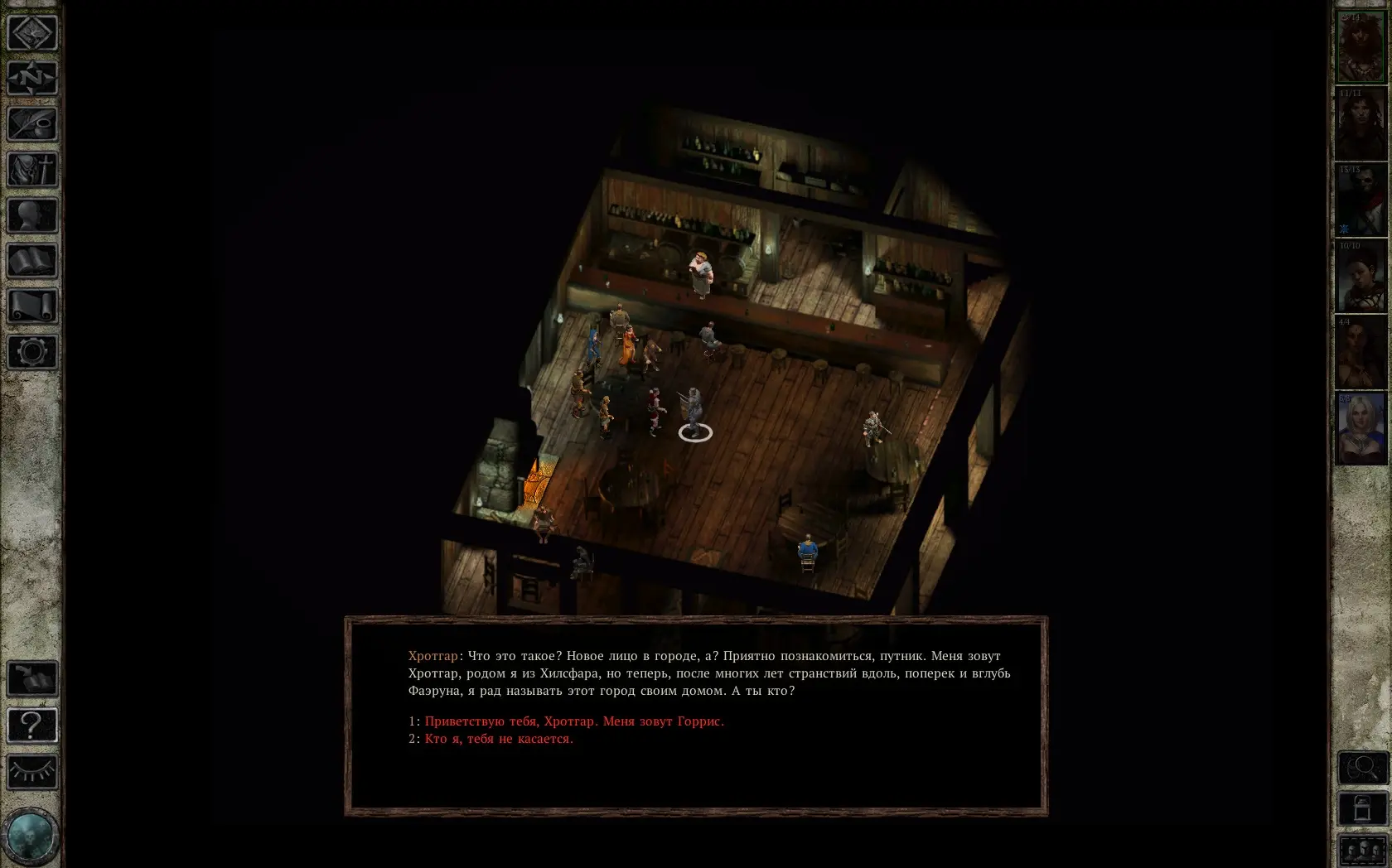Open the journal via the quill and inkpot icon
The height and width of the screenshot is (868, 1392).
tap(32, 124)
